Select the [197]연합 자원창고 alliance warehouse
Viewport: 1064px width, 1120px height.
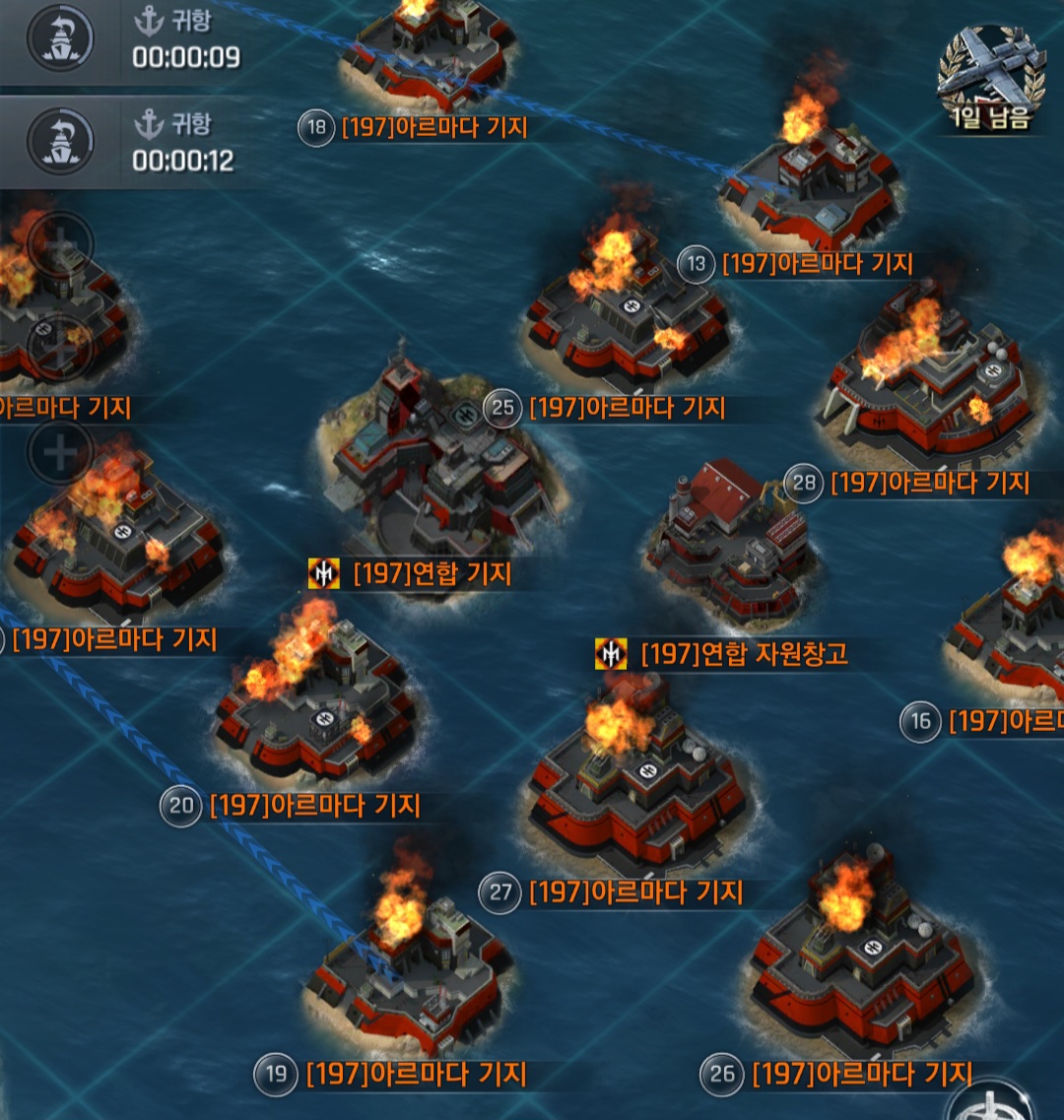(x=743, y=653)
